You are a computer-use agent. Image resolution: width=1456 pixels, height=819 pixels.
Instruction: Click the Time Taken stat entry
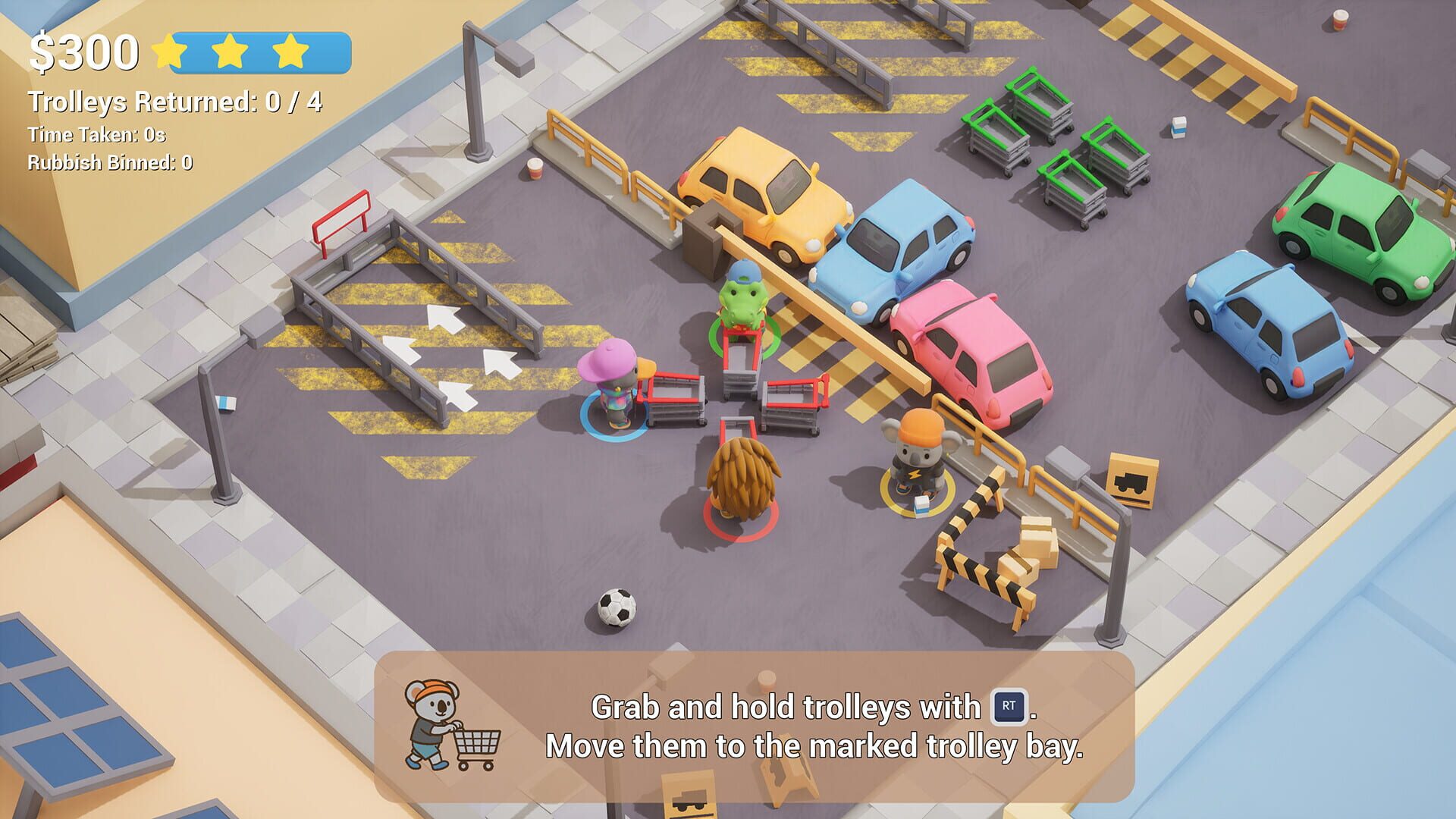point(96,136)
